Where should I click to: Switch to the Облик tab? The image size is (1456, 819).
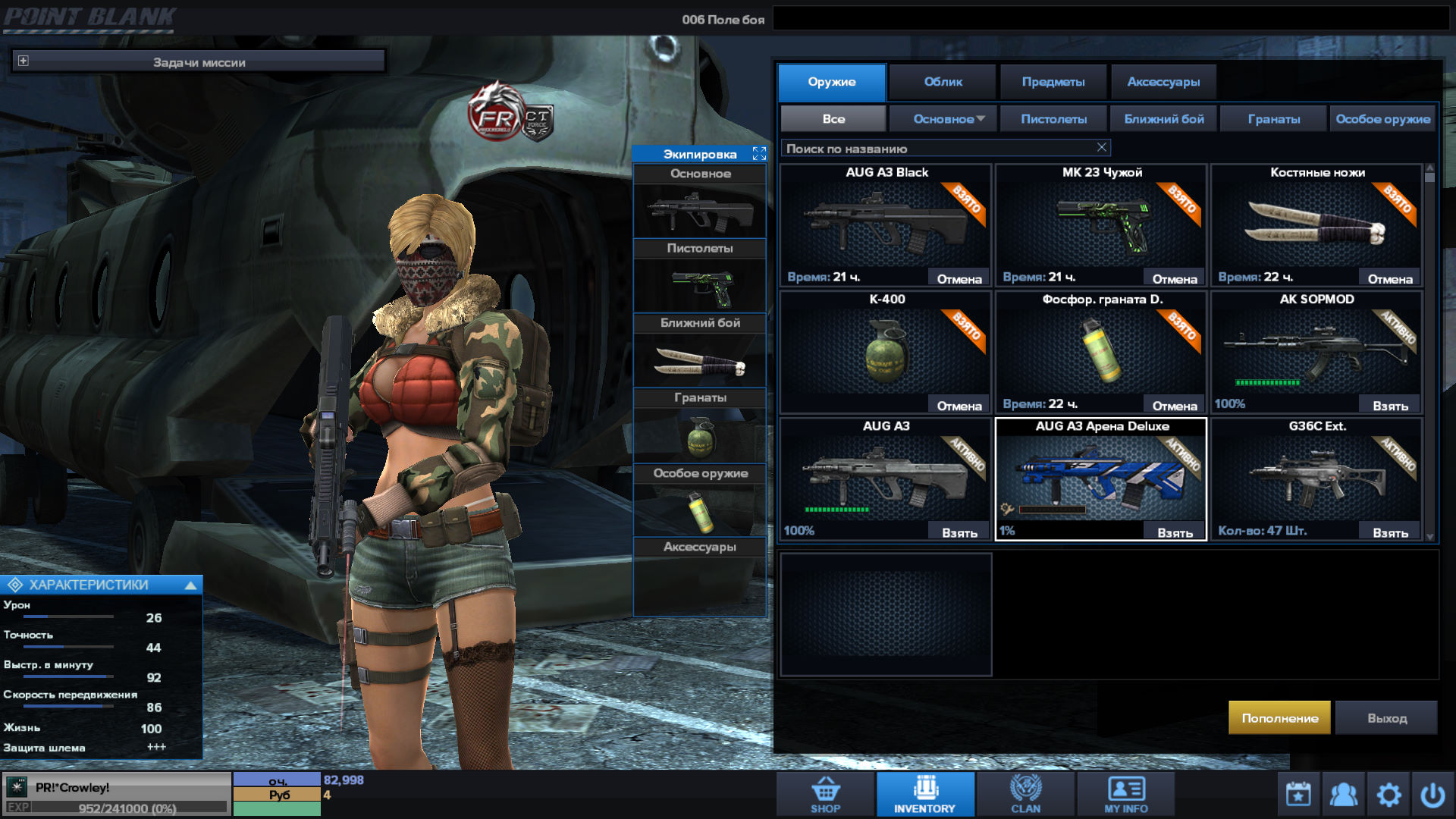point(943,82)
